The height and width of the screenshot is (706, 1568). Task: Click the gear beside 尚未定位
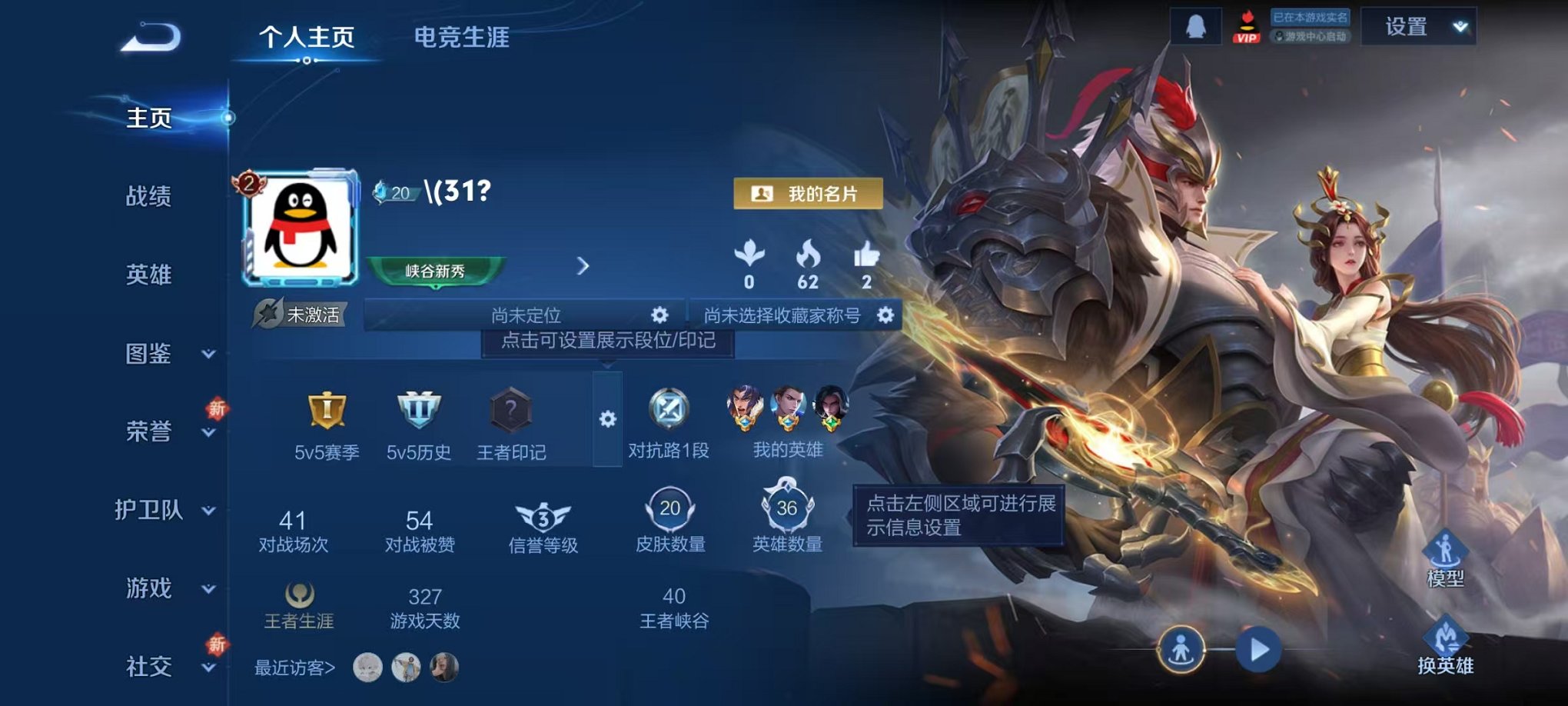[x=659, y=315]
